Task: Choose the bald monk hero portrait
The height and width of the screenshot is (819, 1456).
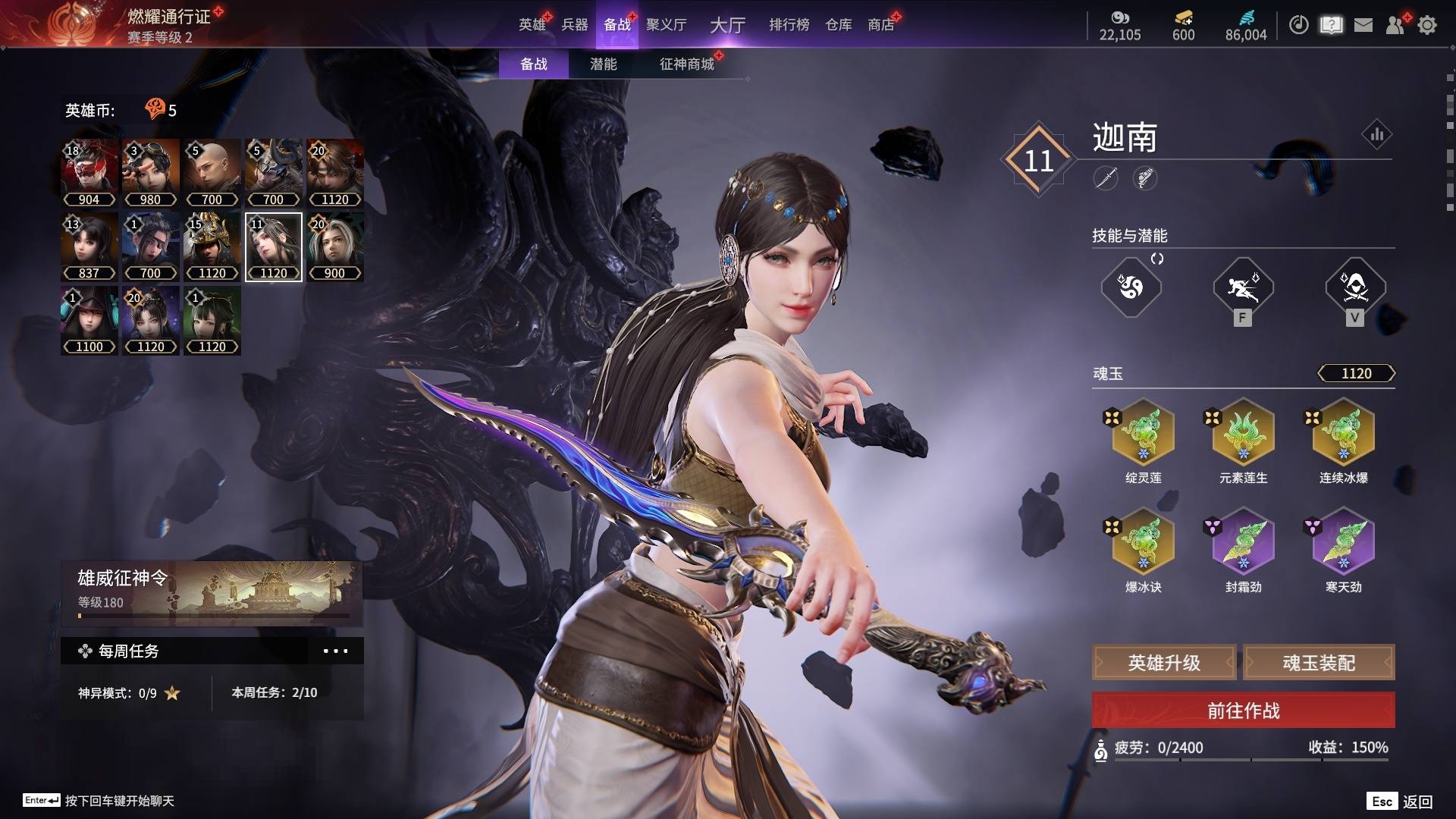Action: 212,173
